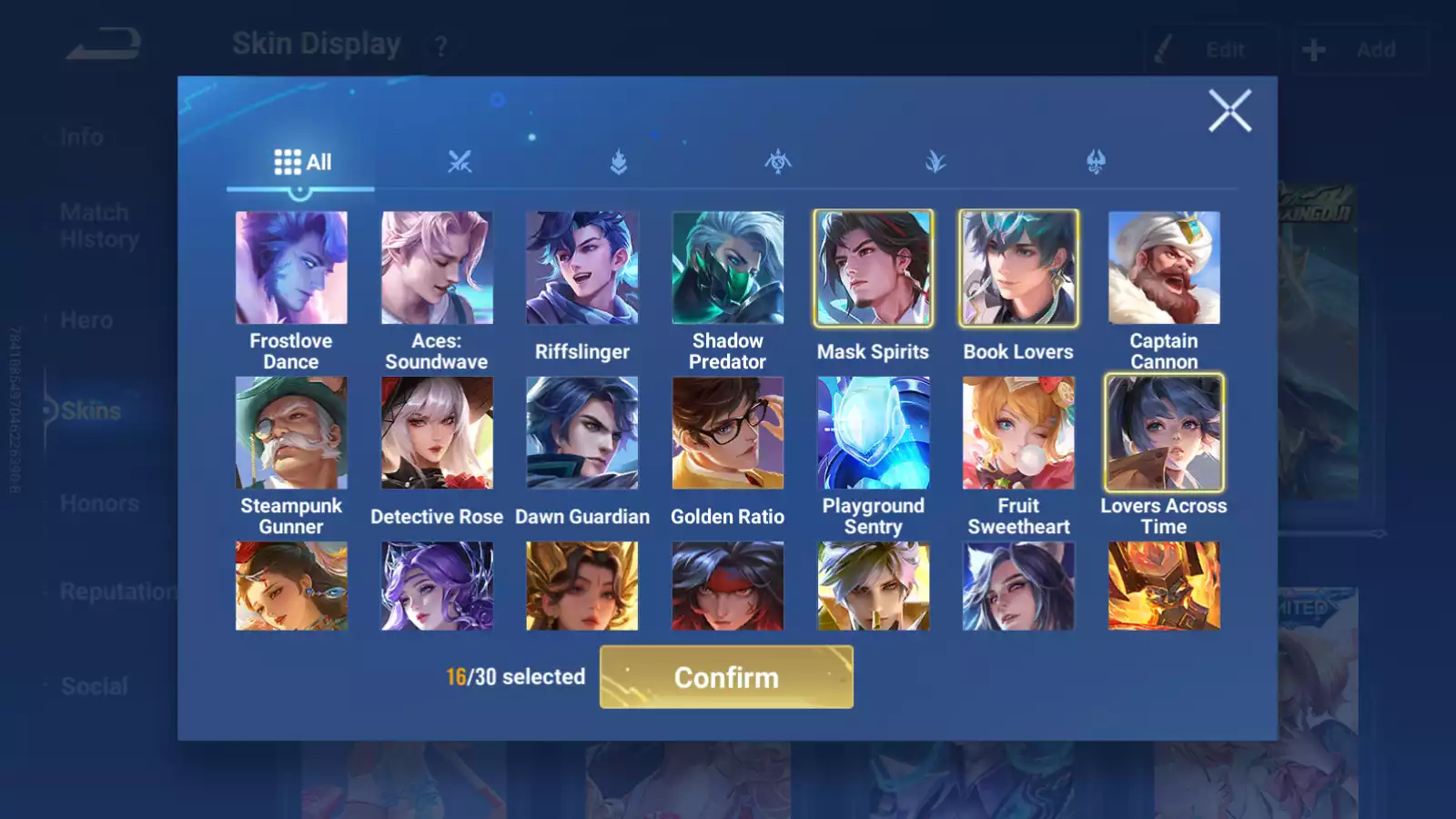Select the Frostlove Dance skin

pyautogui.click(x=291, y=268)
